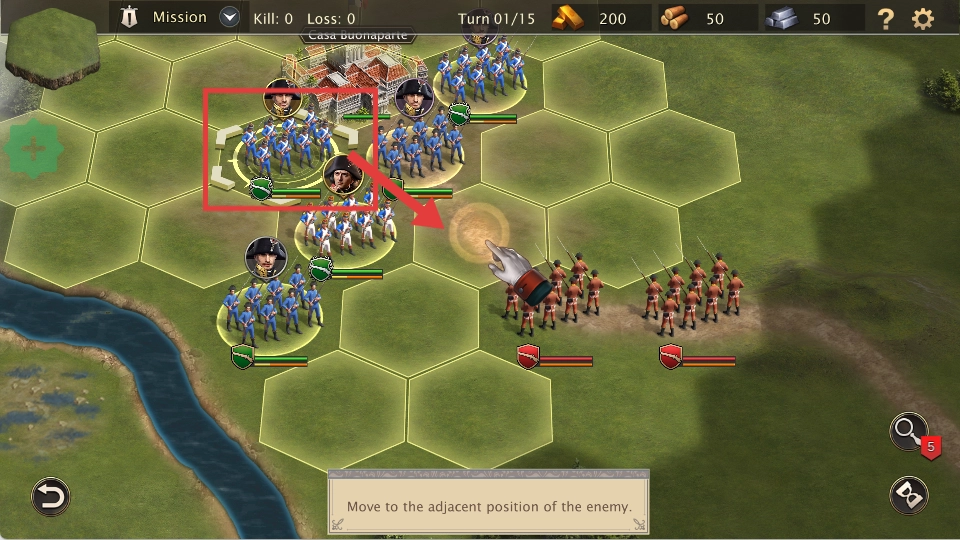Open the help question mark
This screenshot has height=540, width=960.
[885, 18]
